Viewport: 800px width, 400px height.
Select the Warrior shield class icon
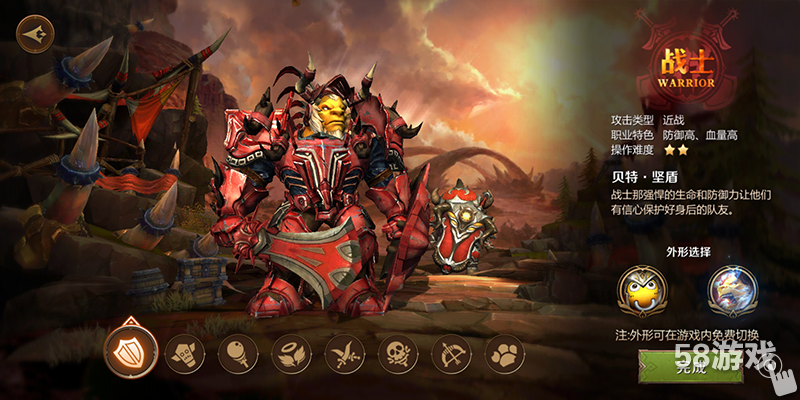(129, 350)
